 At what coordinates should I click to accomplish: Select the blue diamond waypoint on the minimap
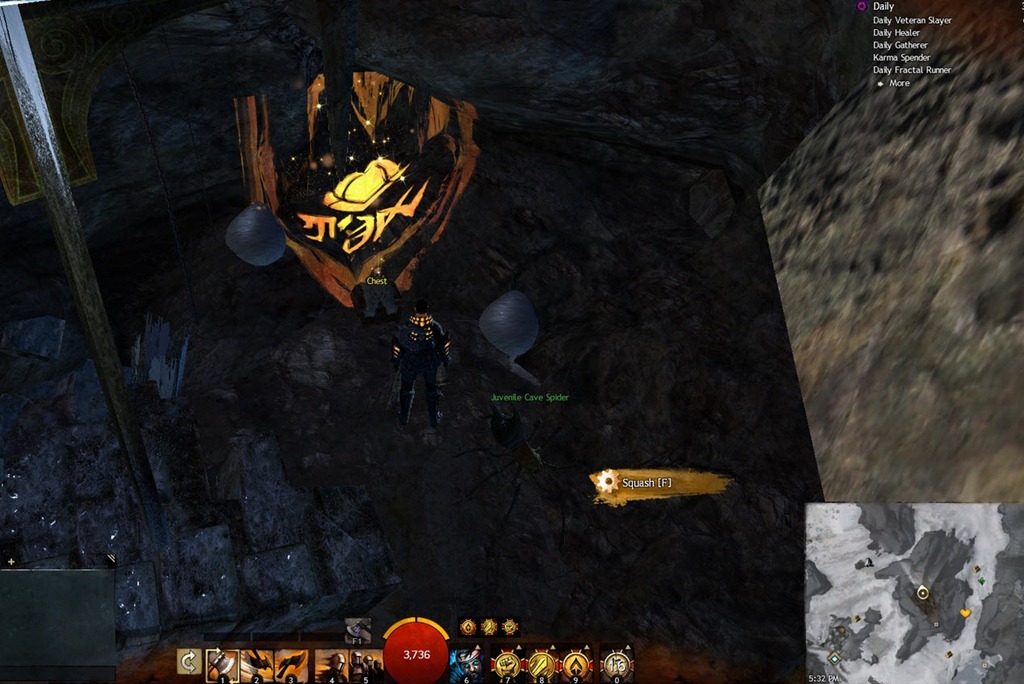(835, 658)
